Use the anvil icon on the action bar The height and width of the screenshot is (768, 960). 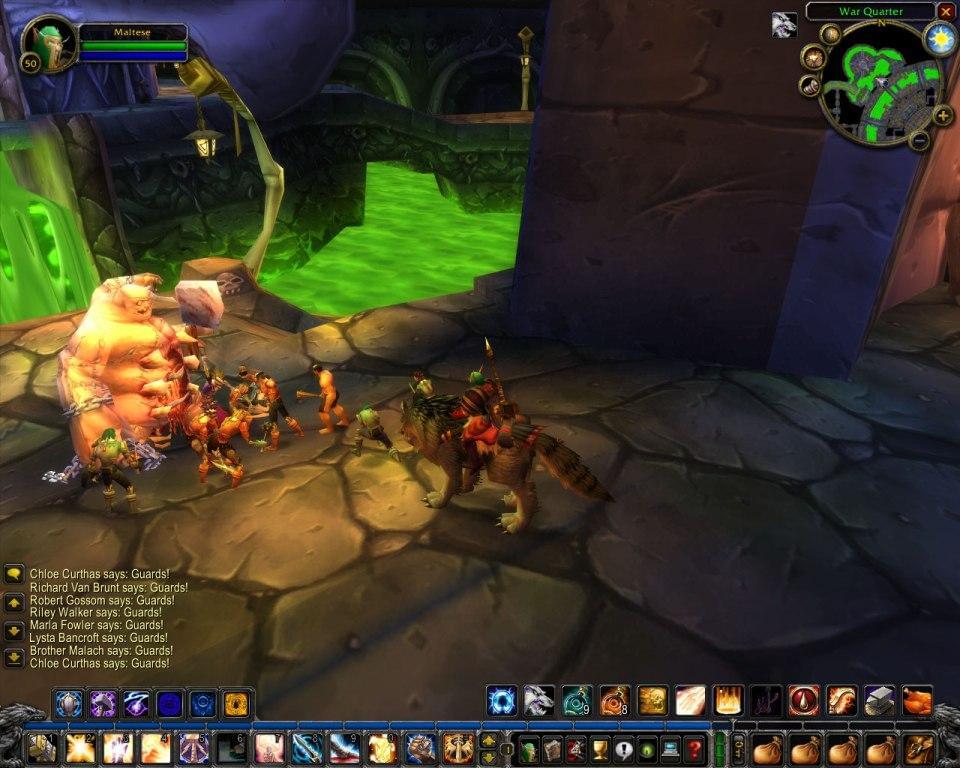(x=879, y=701)
